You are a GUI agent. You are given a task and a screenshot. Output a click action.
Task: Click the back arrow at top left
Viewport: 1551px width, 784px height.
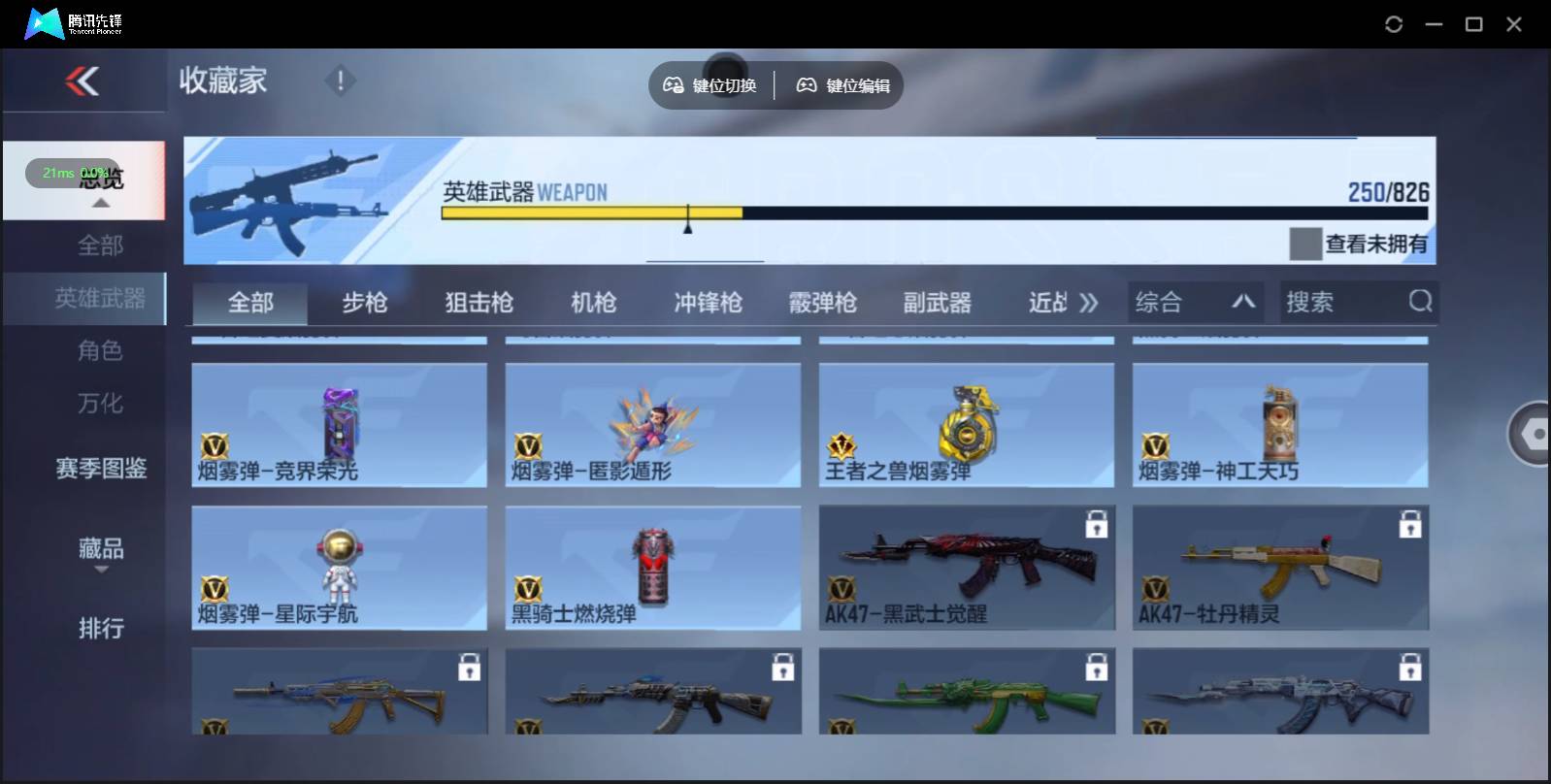[x=83, y=82]
